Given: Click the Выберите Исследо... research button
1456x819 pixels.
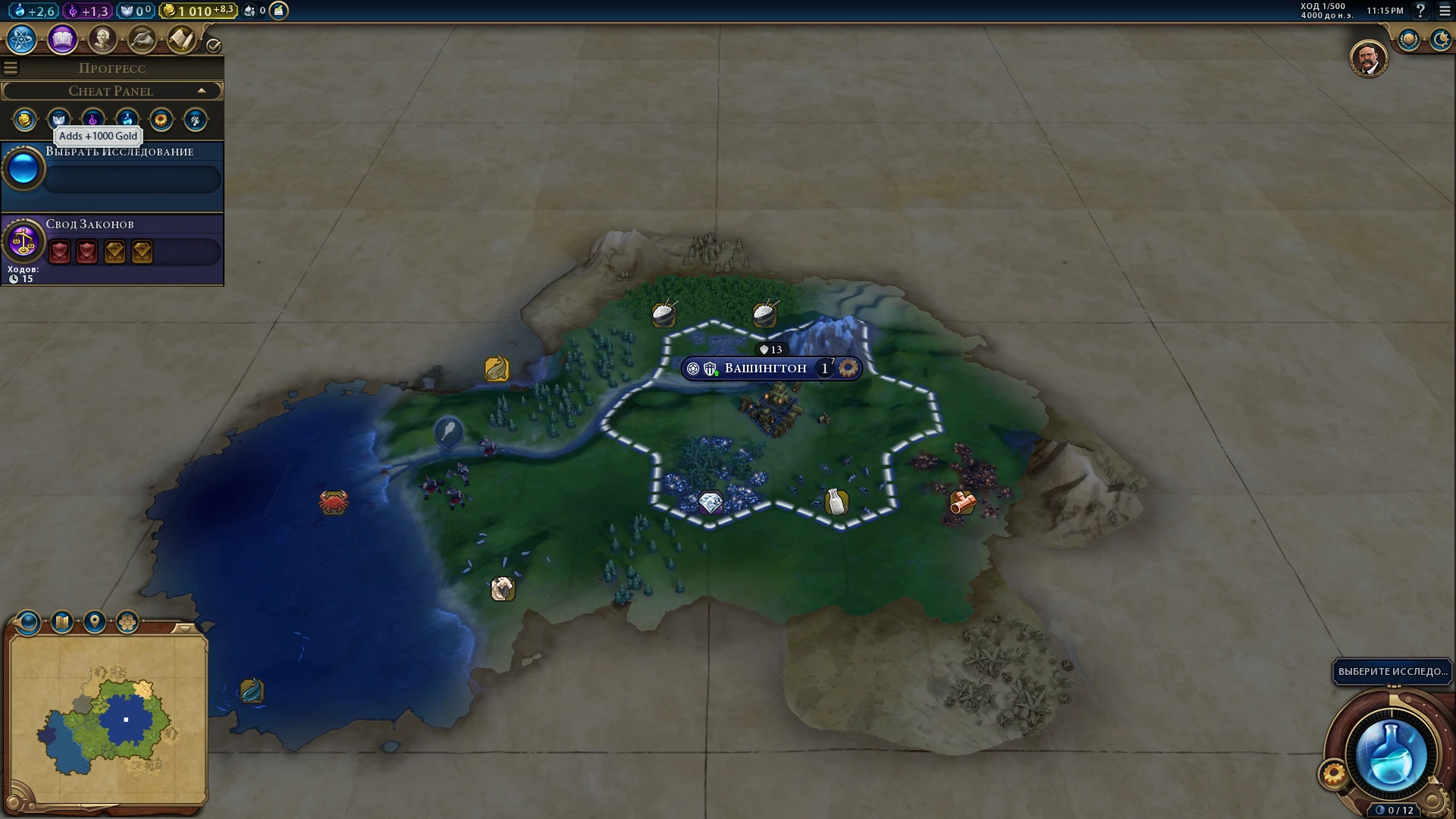Looking at the screenshot, I should point(1392,672).
